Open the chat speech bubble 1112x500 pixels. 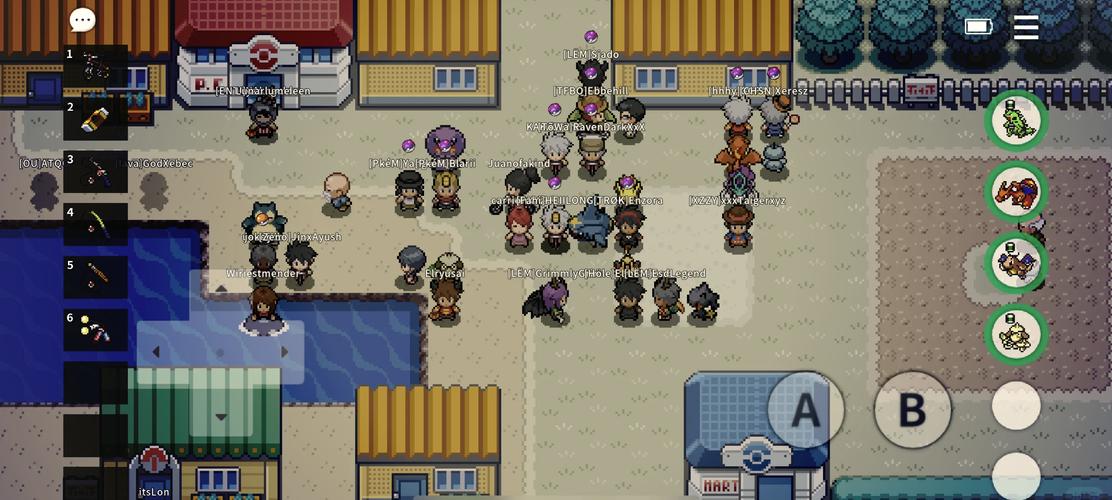(x=82, y=20)
